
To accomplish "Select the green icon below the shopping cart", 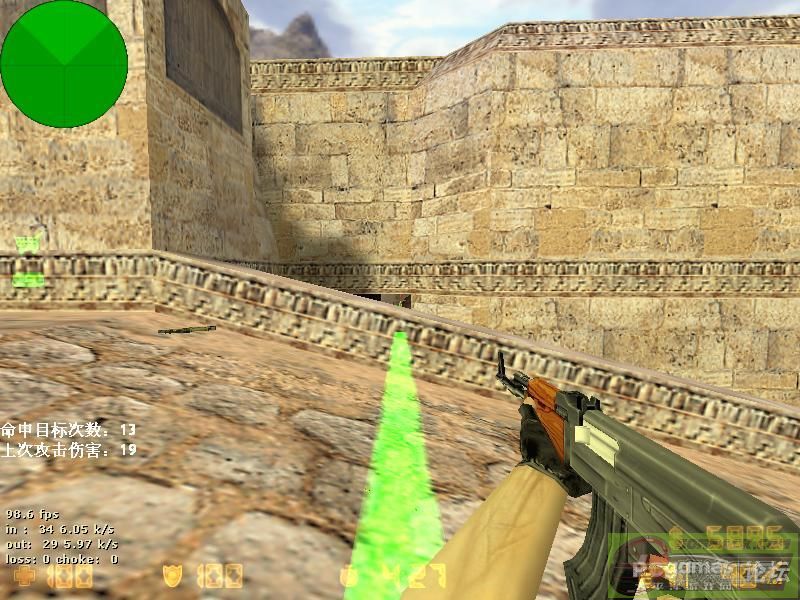I will [28, 280].
